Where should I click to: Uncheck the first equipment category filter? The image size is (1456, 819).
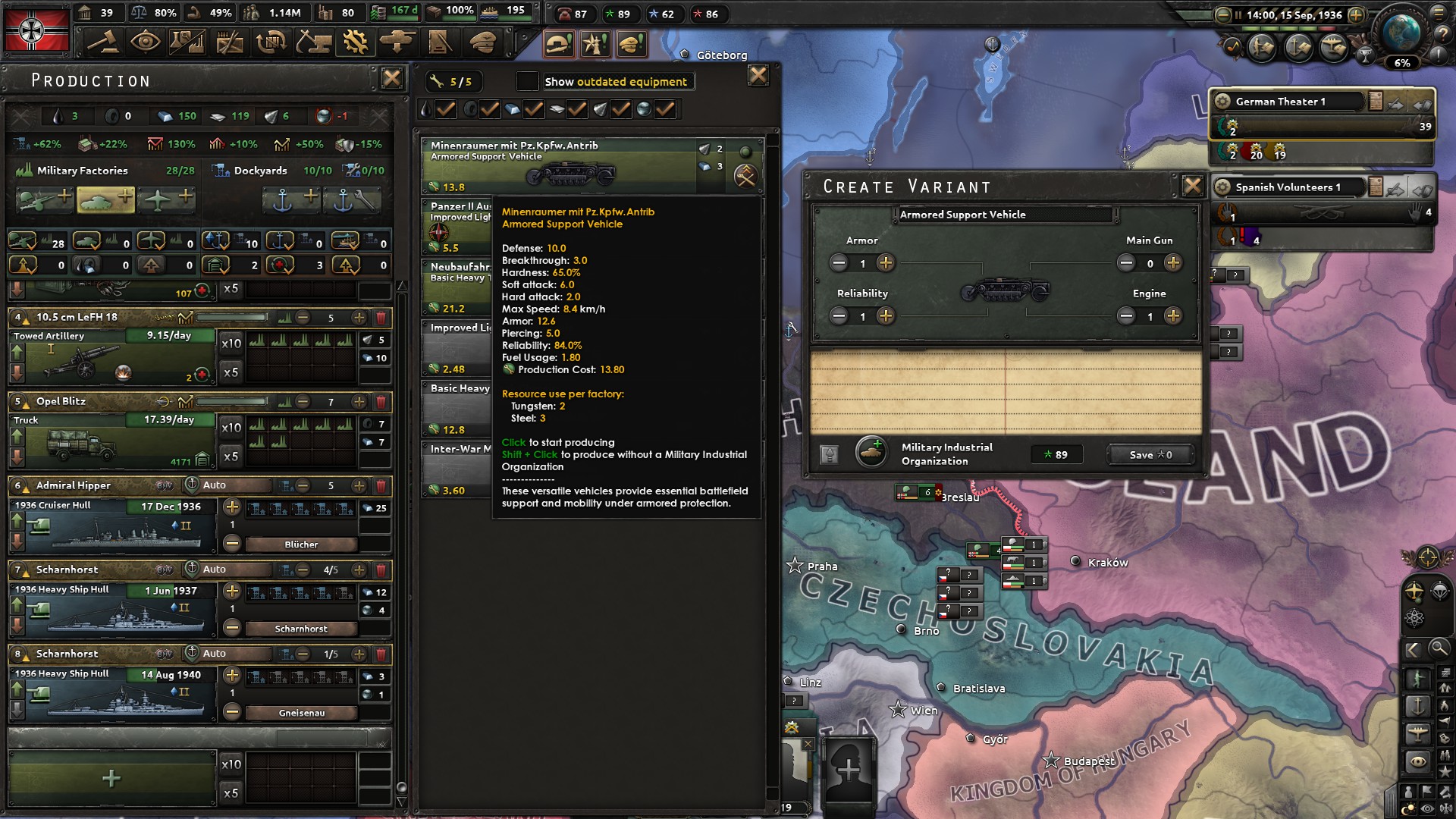[x=445, y=108]
